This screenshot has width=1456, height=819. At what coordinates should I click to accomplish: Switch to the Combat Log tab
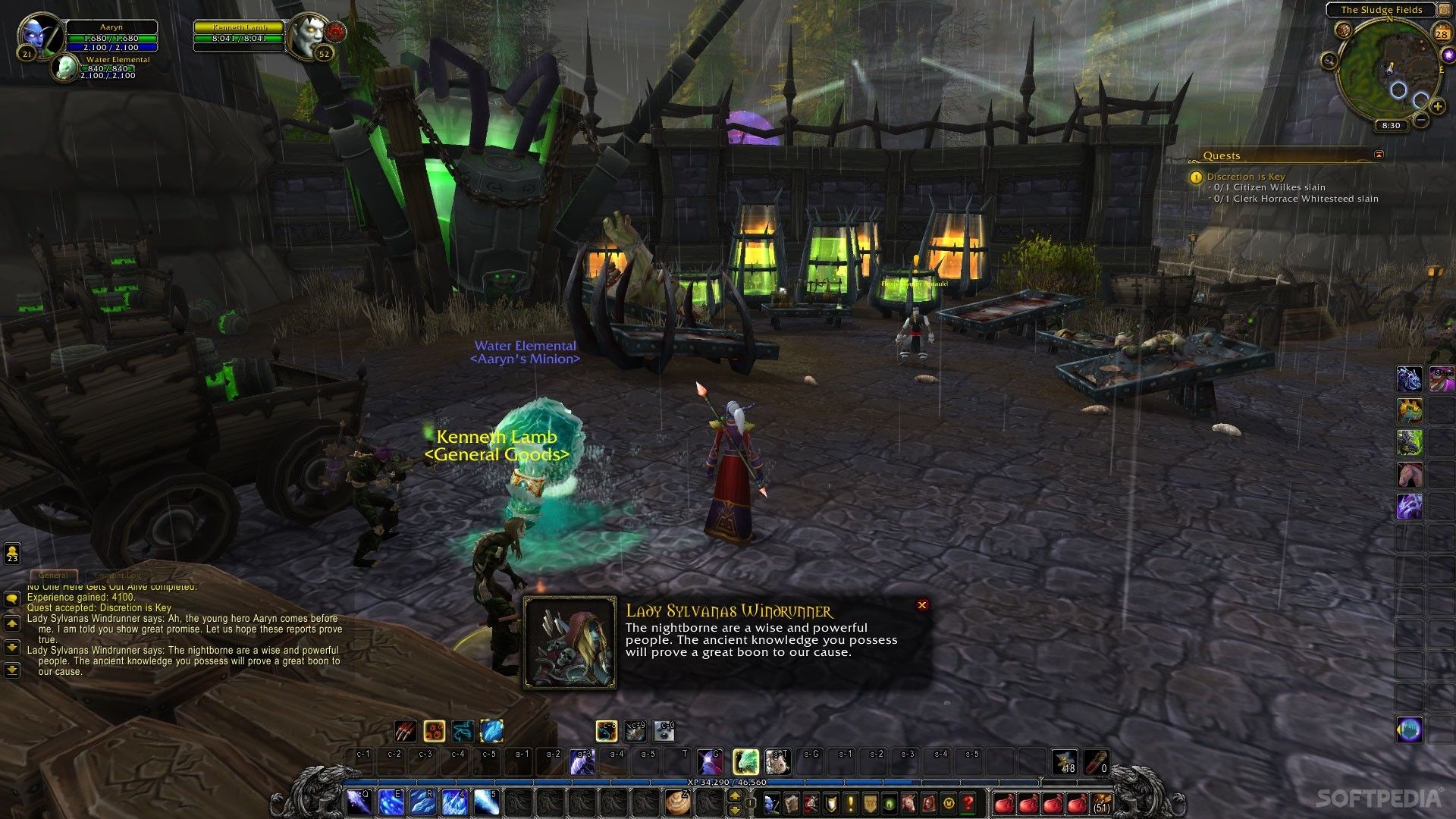tap(118, 575)
